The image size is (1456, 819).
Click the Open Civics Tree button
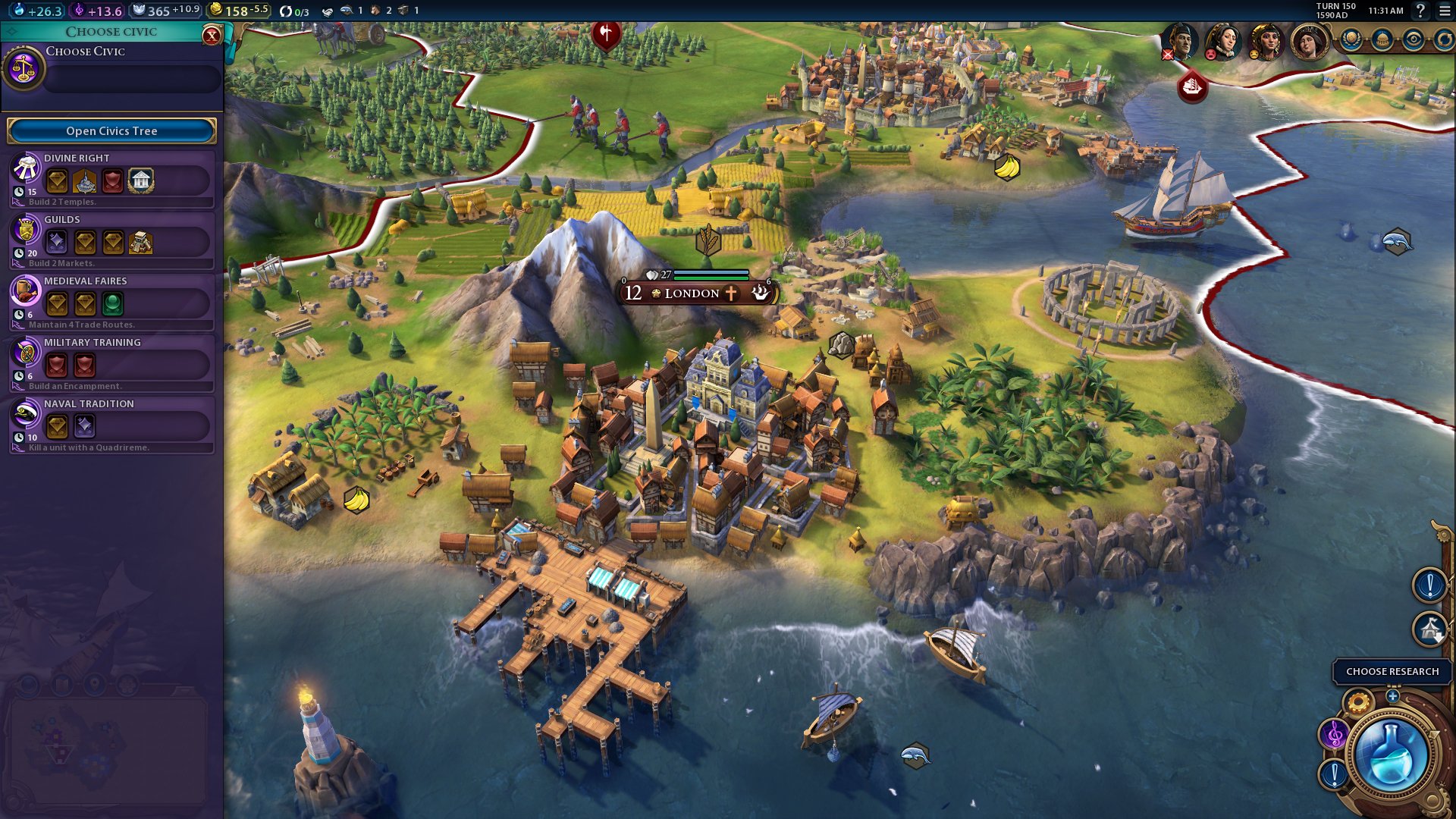[111, 130]
